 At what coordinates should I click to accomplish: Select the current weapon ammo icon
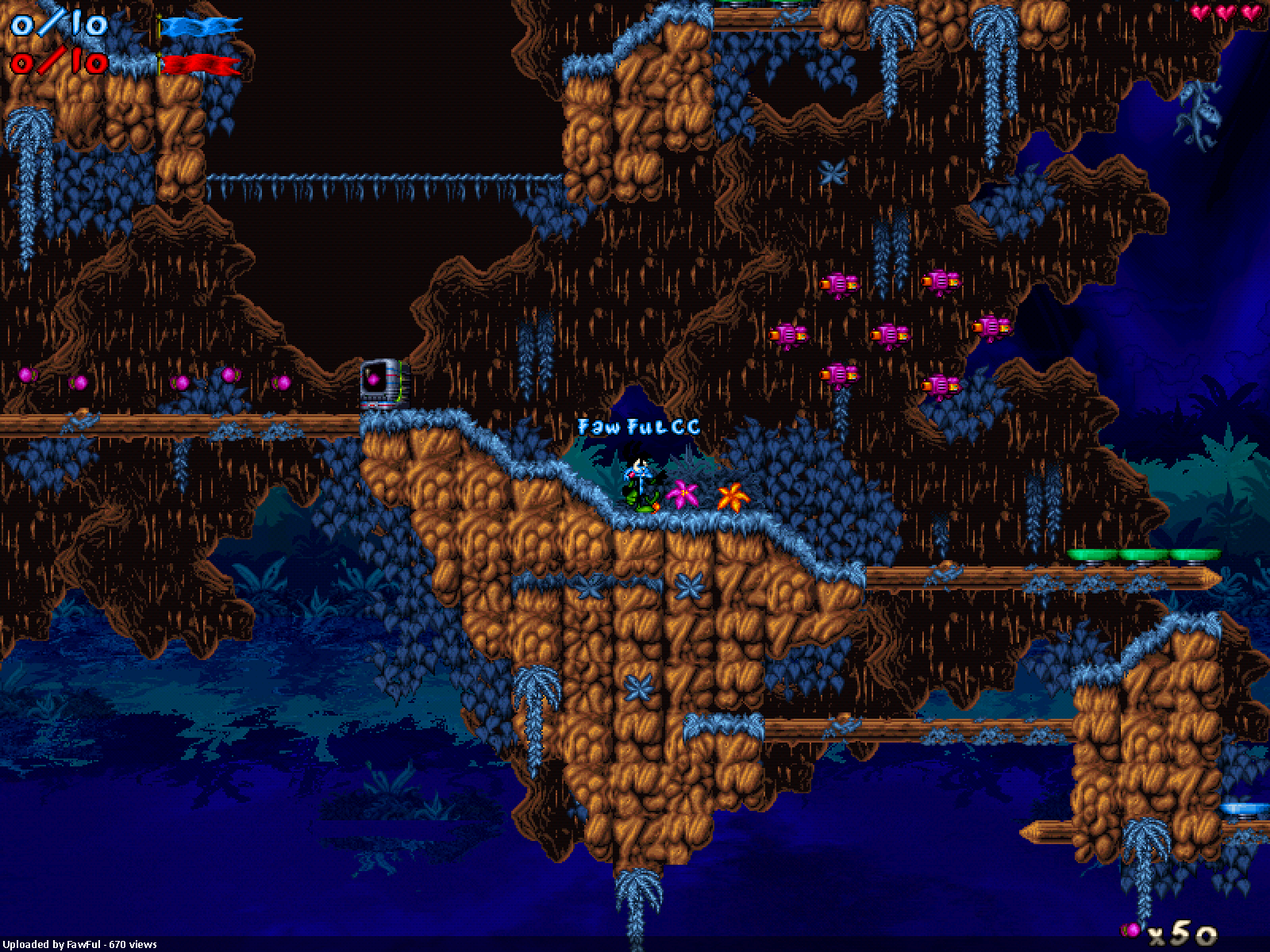coord(1130,928)
